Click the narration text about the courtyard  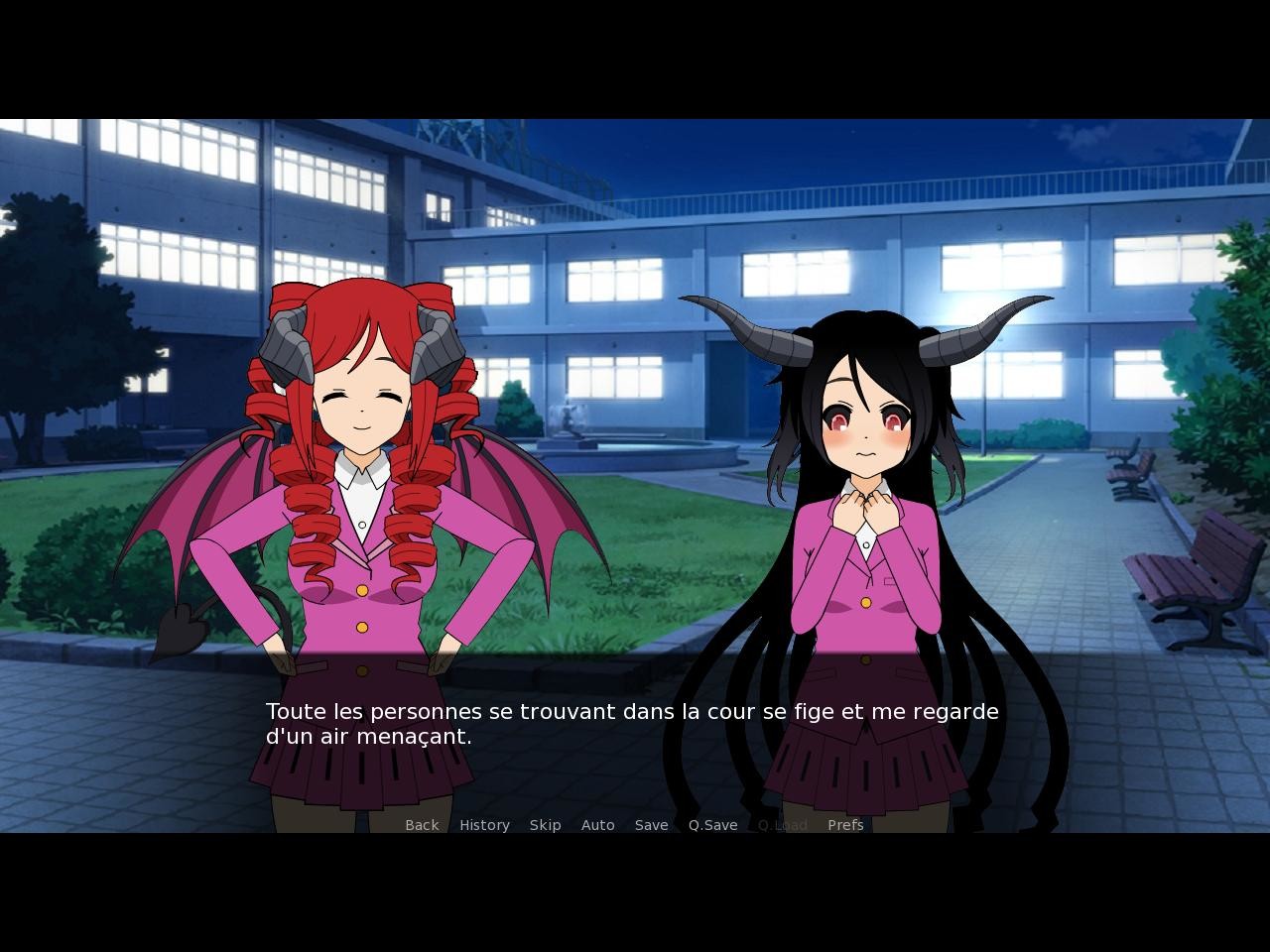click(x=631, y=711)
